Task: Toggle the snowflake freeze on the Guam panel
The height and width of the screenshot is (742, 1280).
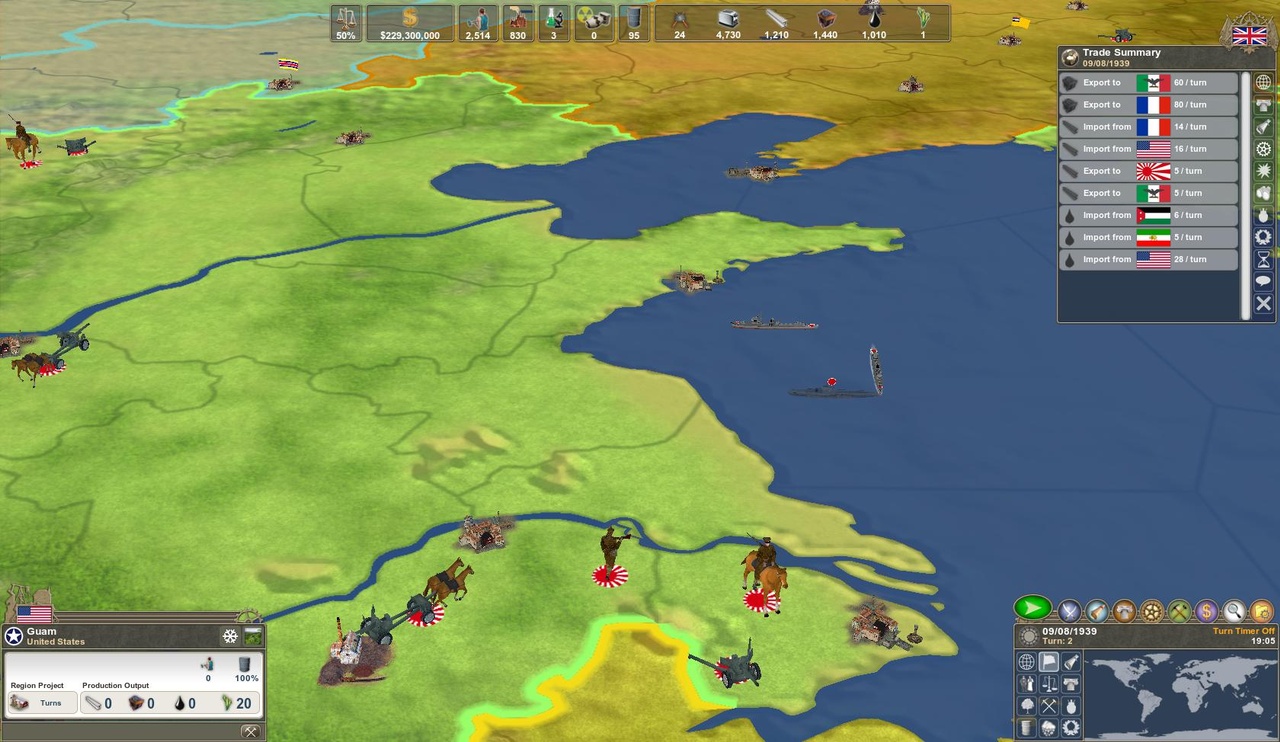Action: [230, 636]
